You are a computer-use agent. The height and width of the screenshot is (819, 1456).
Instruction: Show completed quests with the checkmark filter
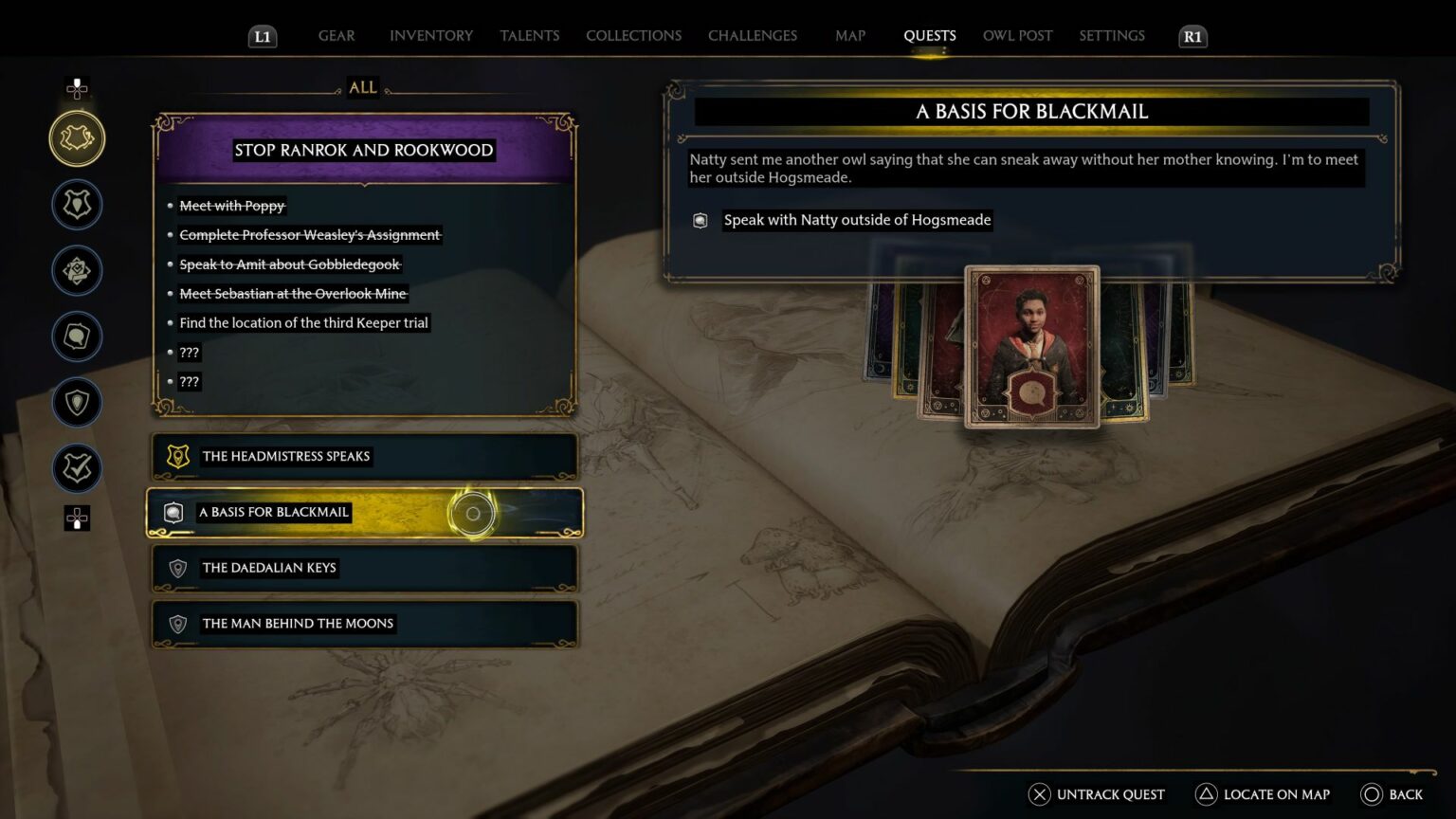(x=77, y=468)
